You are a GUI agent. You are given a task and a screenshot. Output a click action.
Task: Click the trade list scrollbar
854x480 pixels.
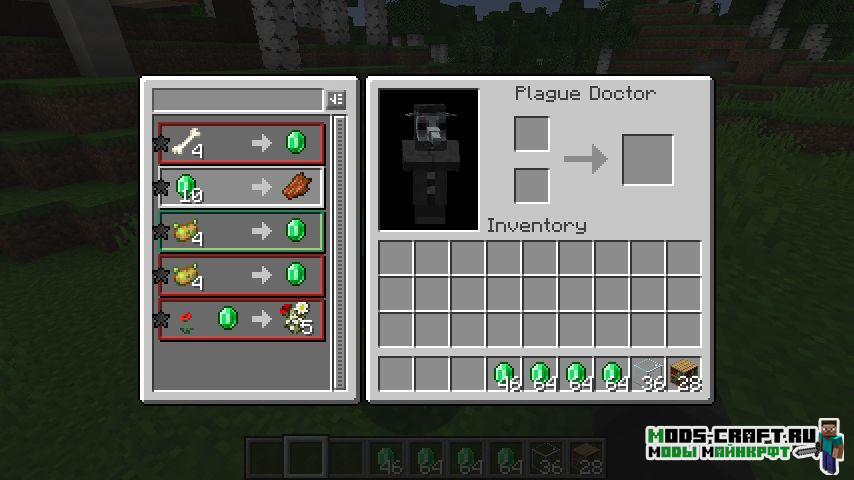(339, 250)
